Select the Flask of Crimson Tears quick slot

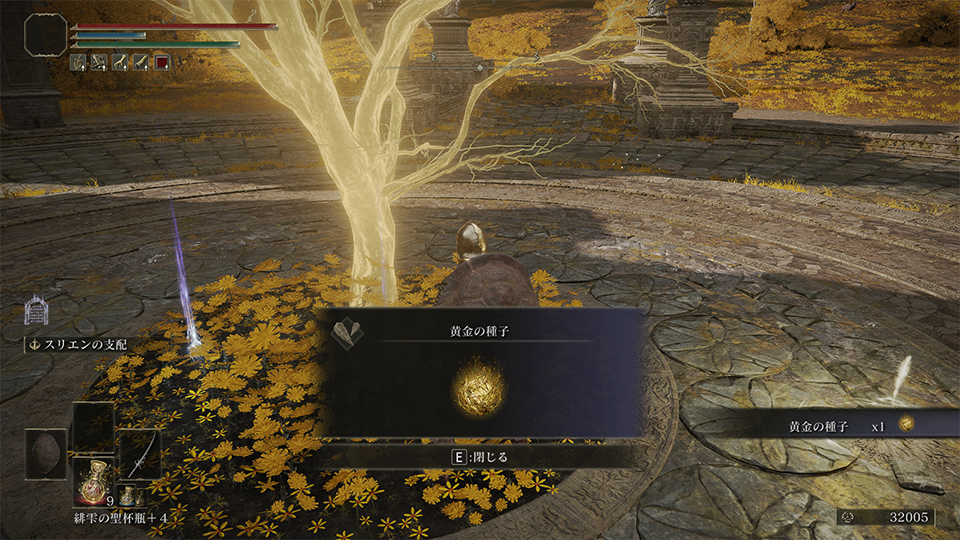click(x=95, y=480)
